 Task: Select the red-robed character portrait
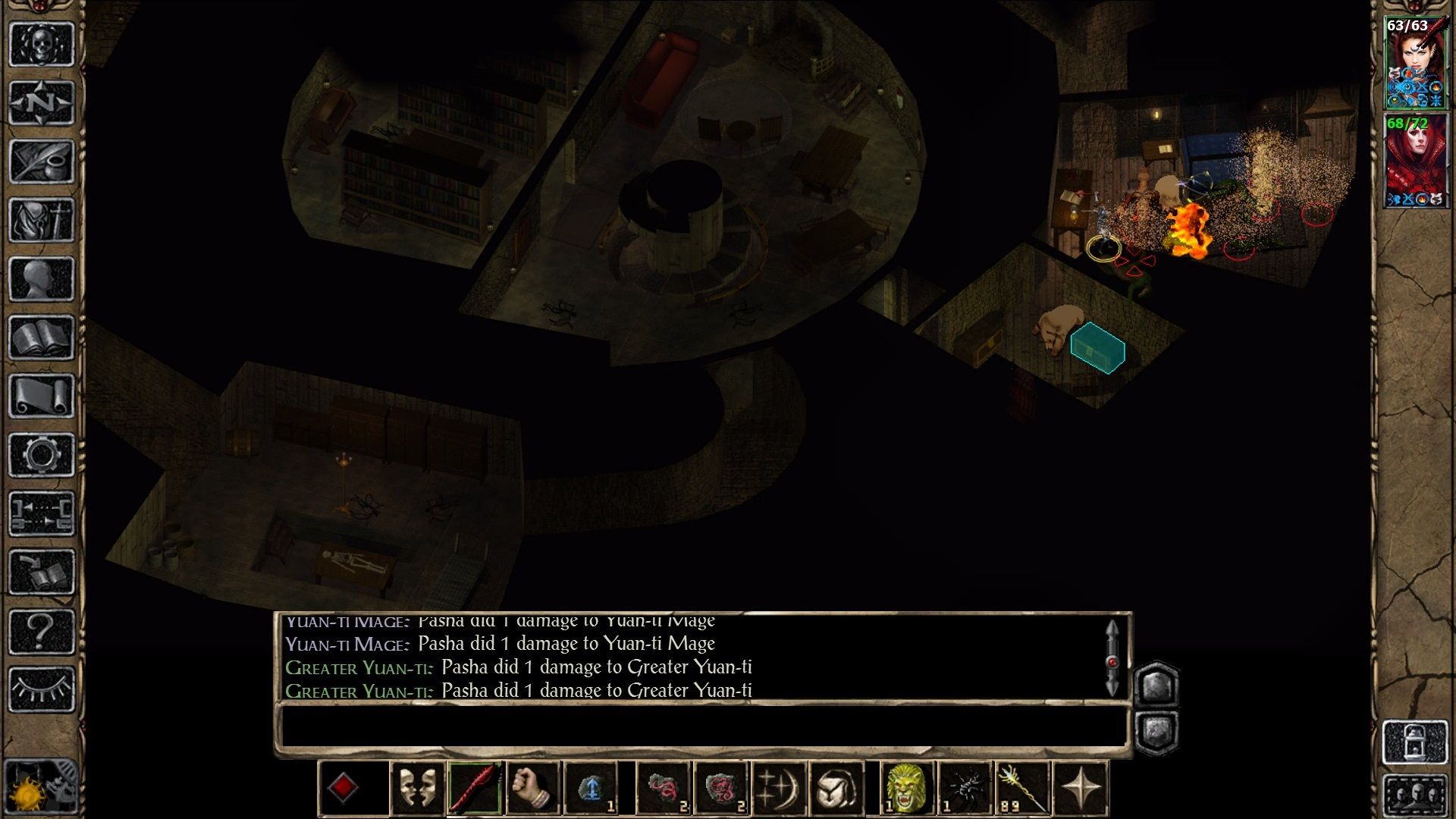pyautogui.click(x=1416, y=161)
